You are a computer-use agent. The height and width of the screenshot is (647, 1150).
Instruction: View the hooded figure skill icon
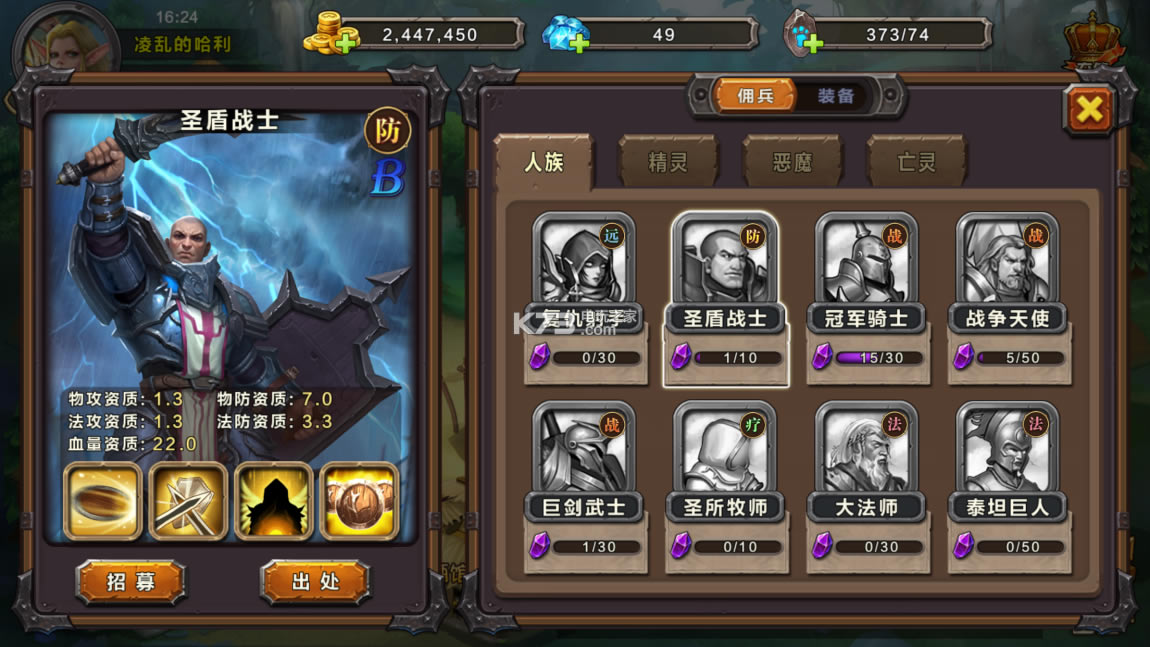pyautogui.click(x=274, y=502)
